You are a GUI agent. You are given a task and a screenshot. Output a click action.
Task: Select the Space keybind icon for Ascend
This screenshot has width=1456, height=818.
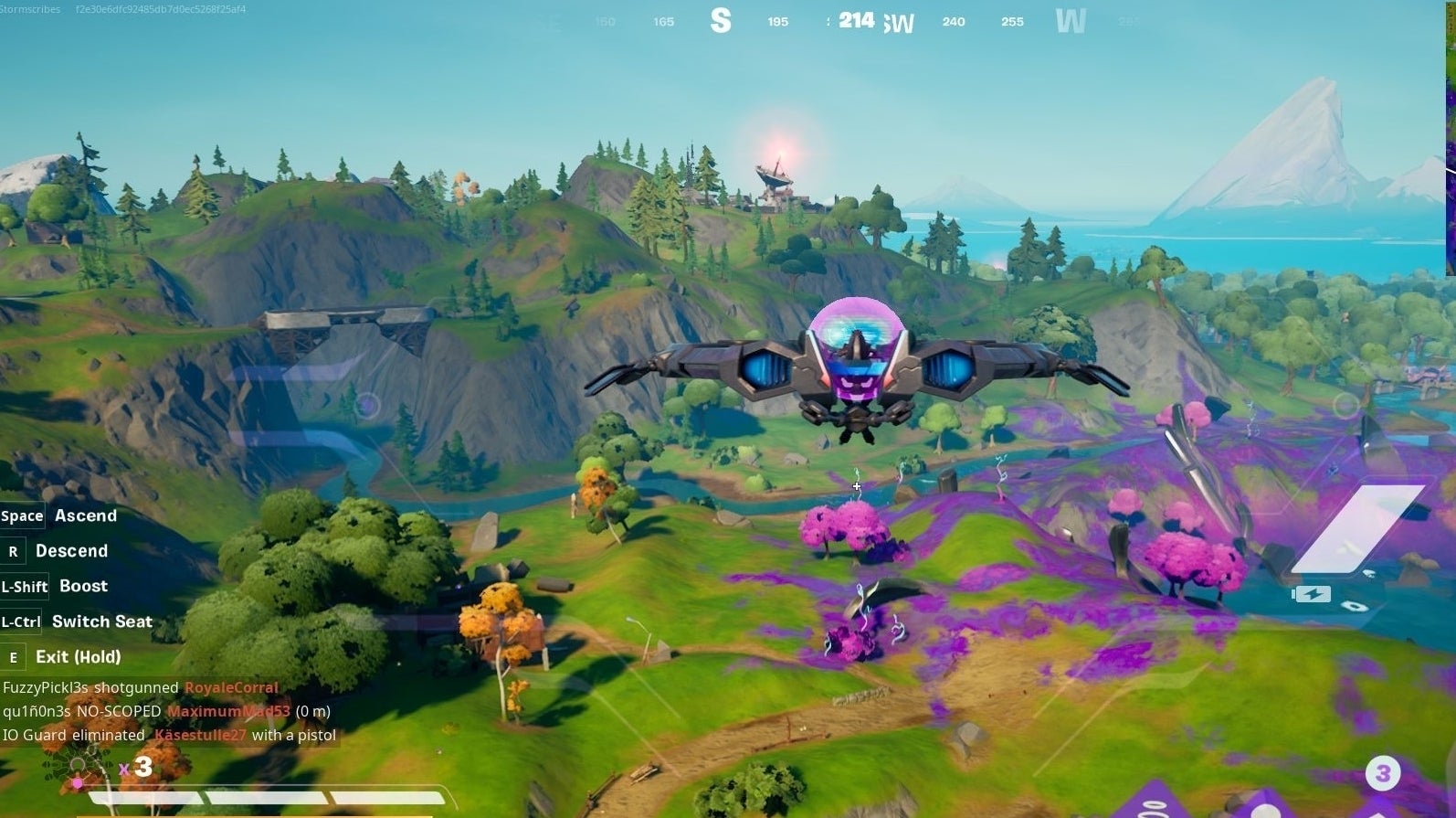(22, 515)
